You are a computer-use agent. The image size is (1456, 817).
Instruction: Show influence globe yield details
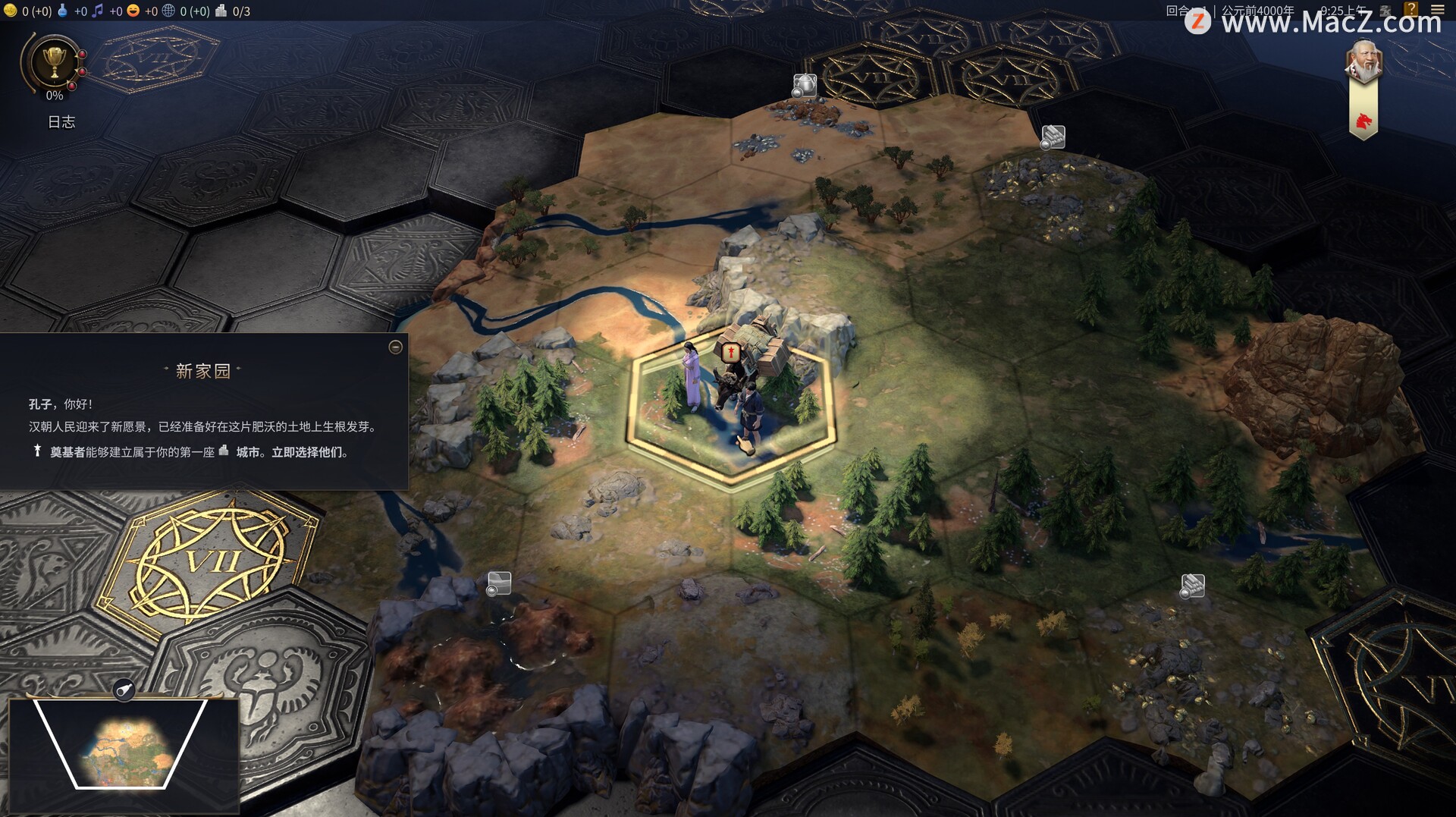point(168,11)
